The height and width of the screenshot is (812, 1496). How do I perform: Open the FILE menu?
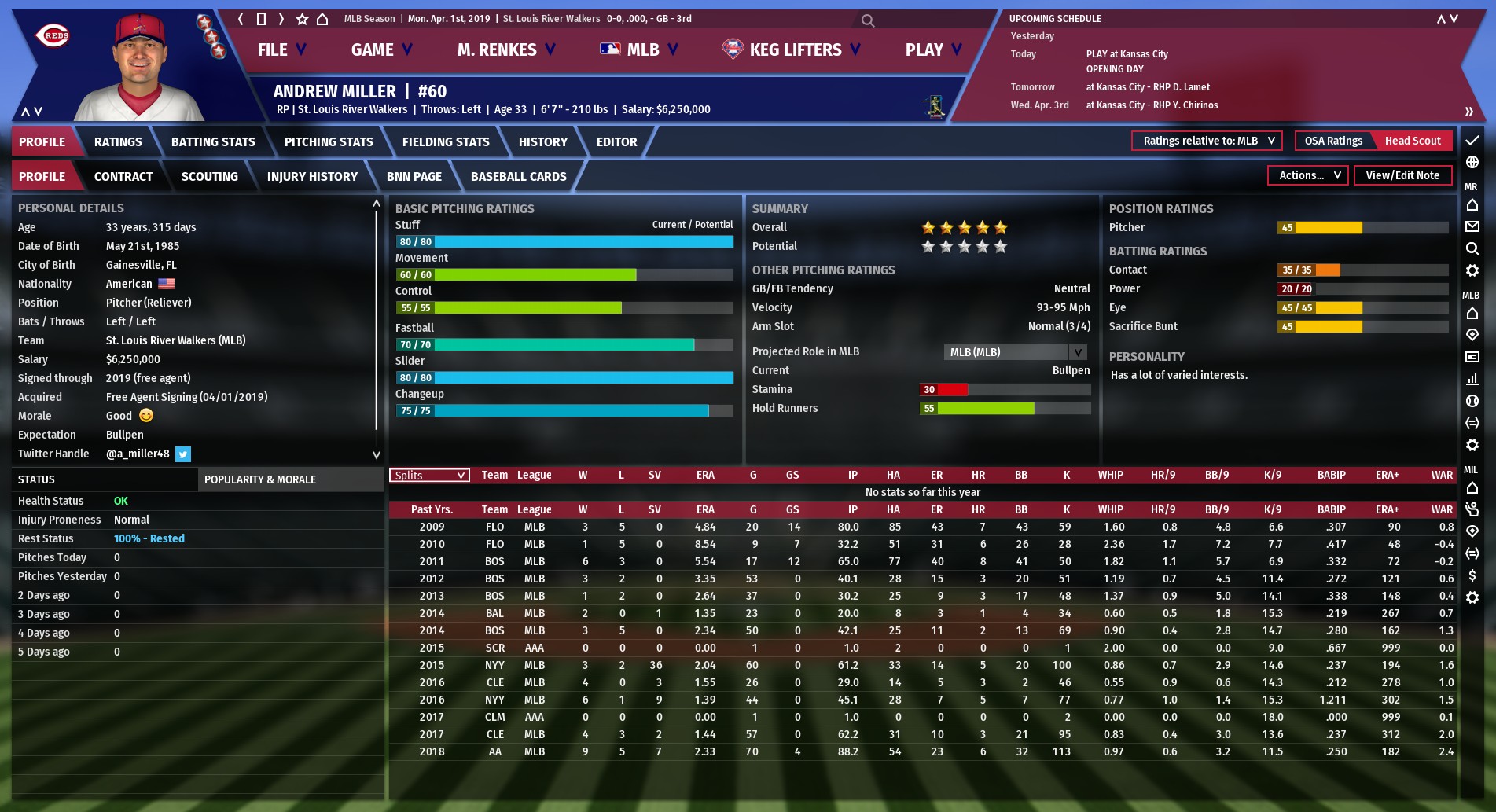tap(281, 50)
